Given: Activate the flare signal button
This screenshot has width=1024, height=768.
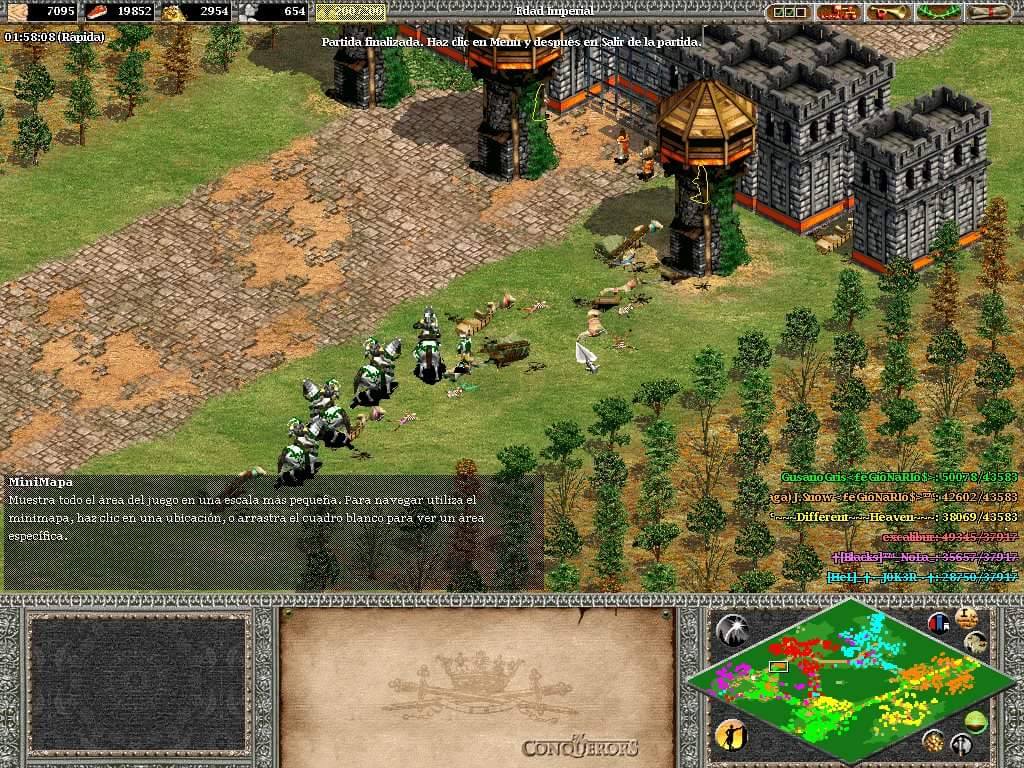Looking at the screenshot, I should pos(732,629).
